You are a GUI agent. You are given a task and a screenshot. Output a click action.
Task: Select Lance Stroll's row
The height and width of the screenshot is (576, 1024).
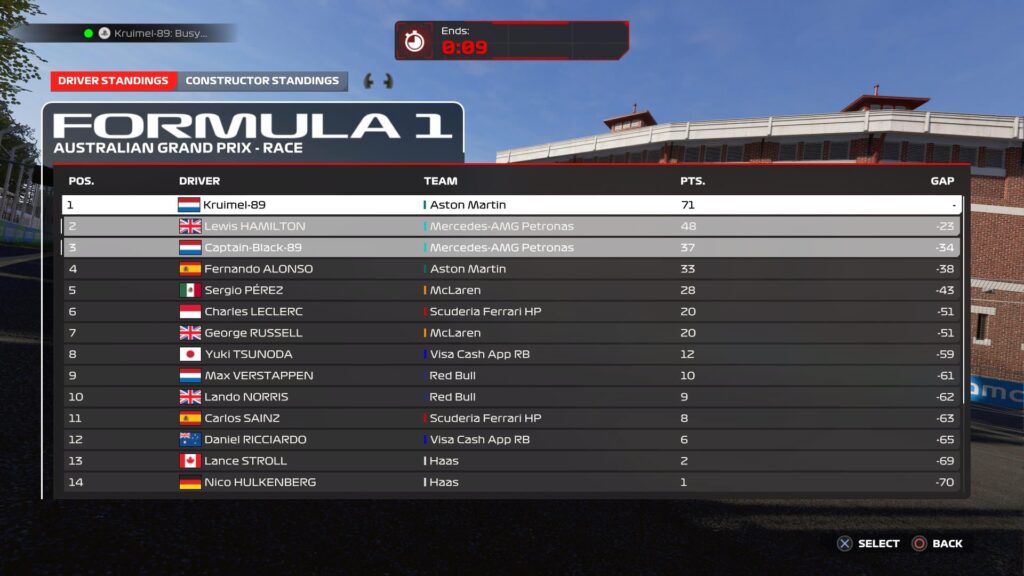511,461
